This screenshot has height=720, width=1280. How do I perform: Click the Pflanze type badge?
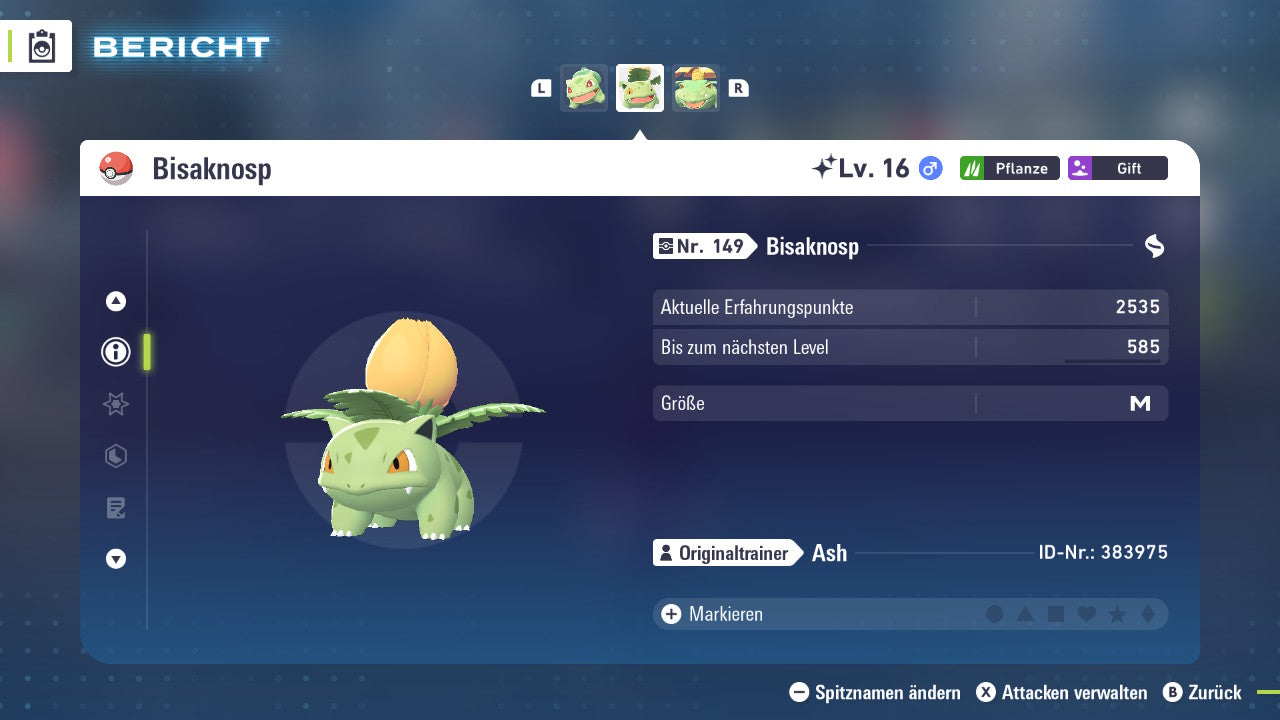(x=1010, y=168)
